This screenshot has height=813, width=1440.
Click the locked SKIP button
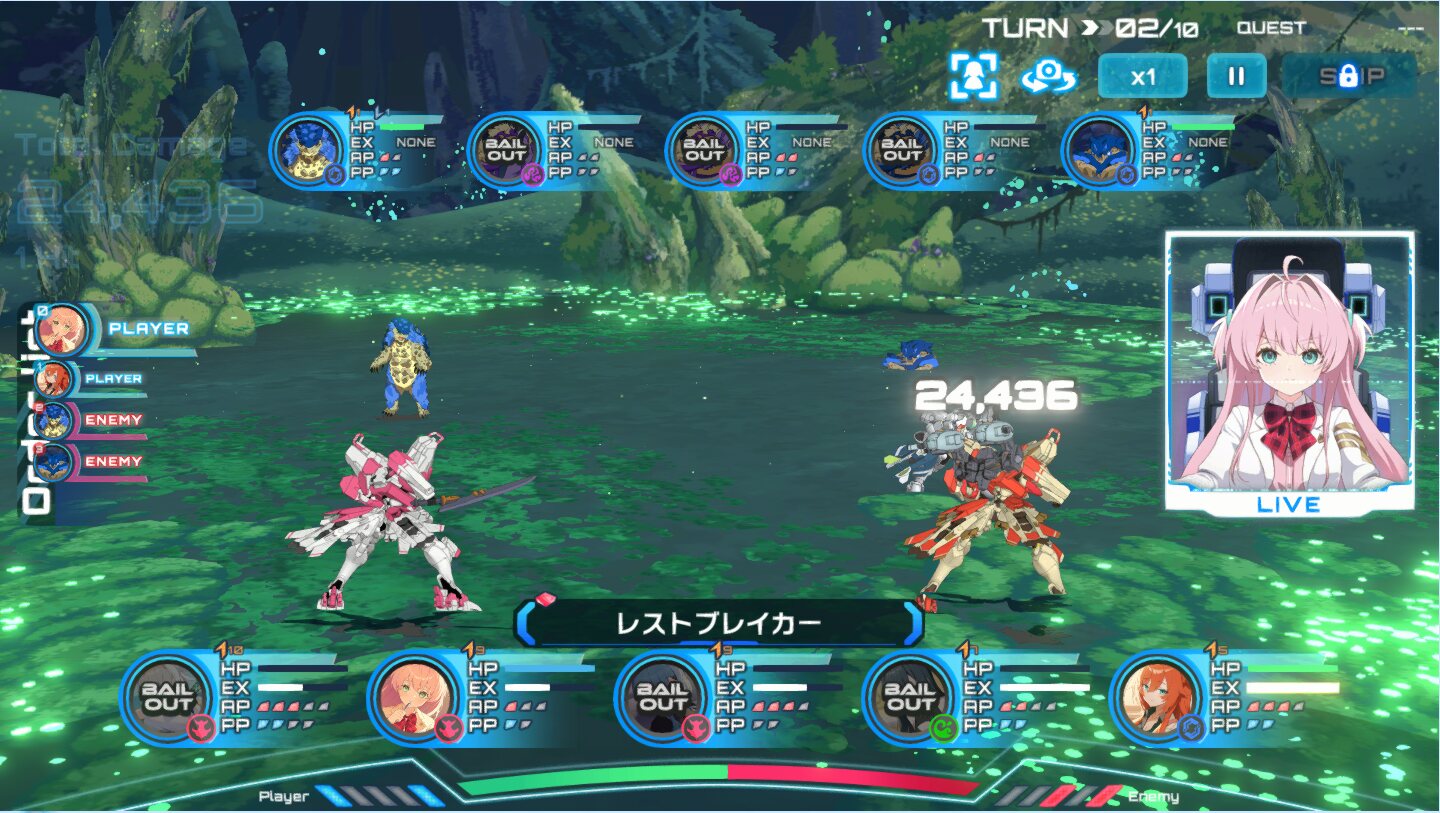1349,76
